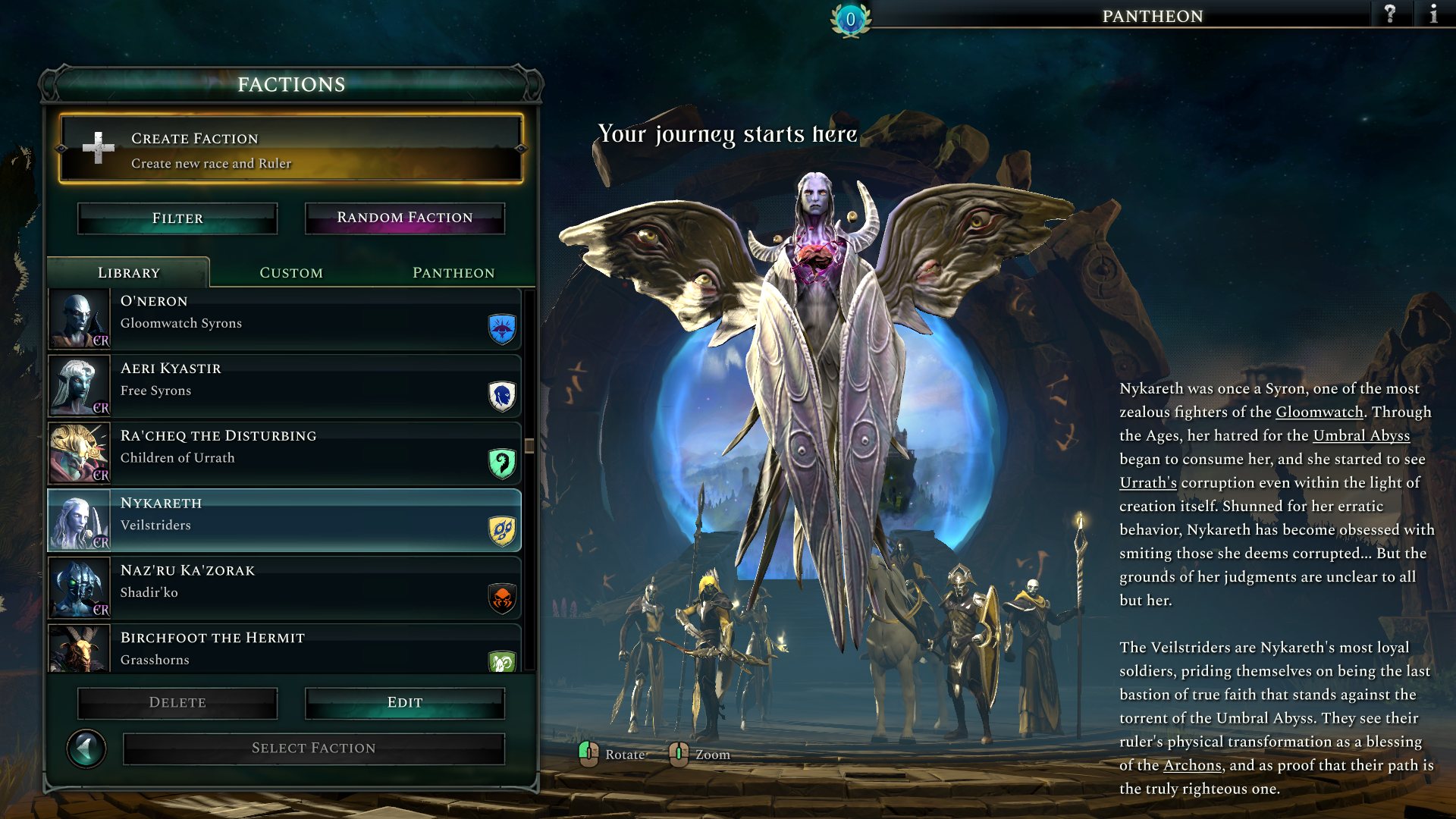Choose the Nykareth Veilstriders faction
The height and width of the screenshot is (819, 1456).
pos(285,520)
